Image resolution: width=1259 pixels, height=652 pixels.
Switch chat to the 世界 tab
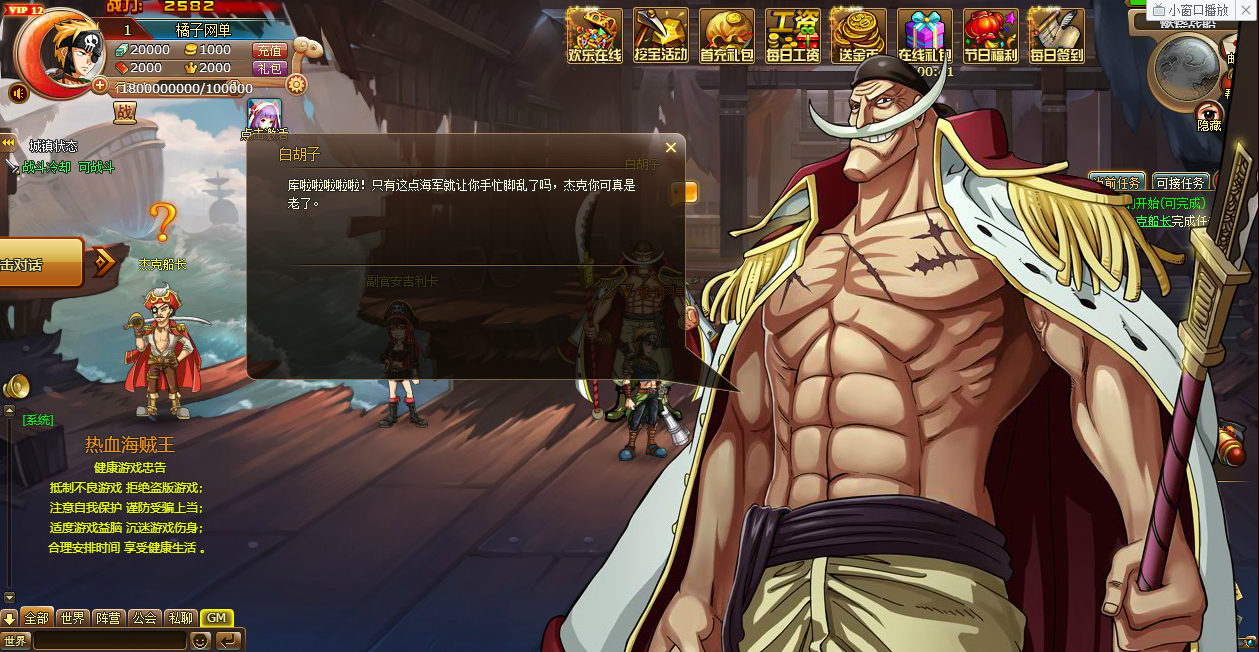pos(72,618)
